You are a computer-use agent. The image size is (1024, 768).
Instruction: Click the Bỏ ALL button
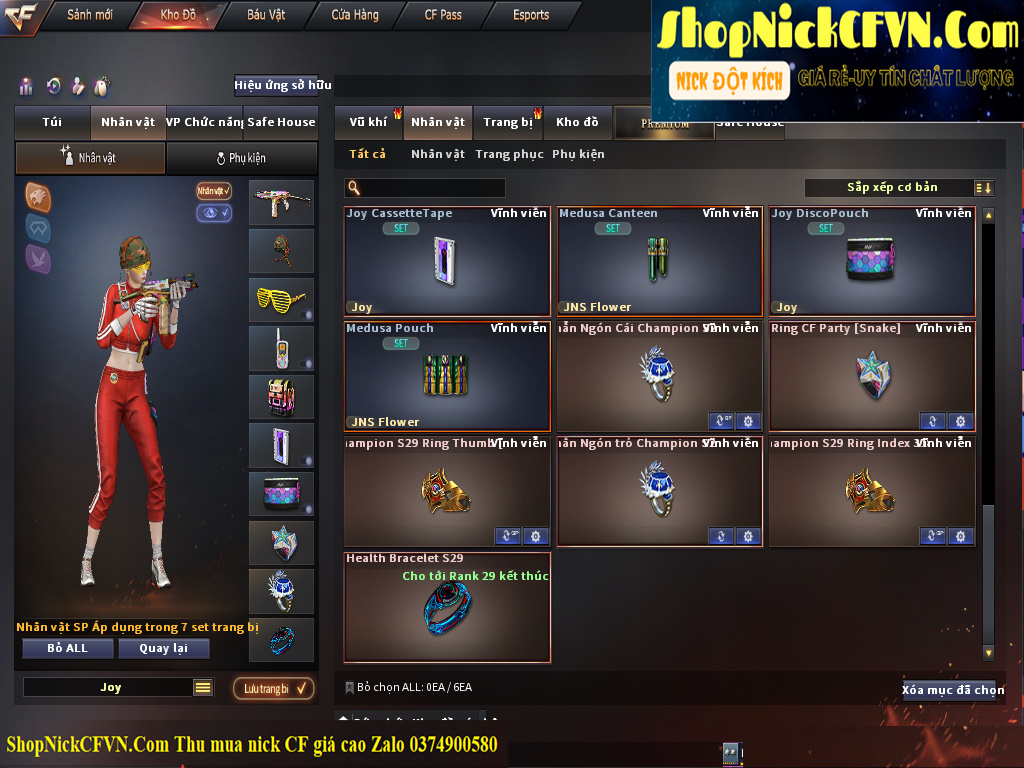(68, 648)
